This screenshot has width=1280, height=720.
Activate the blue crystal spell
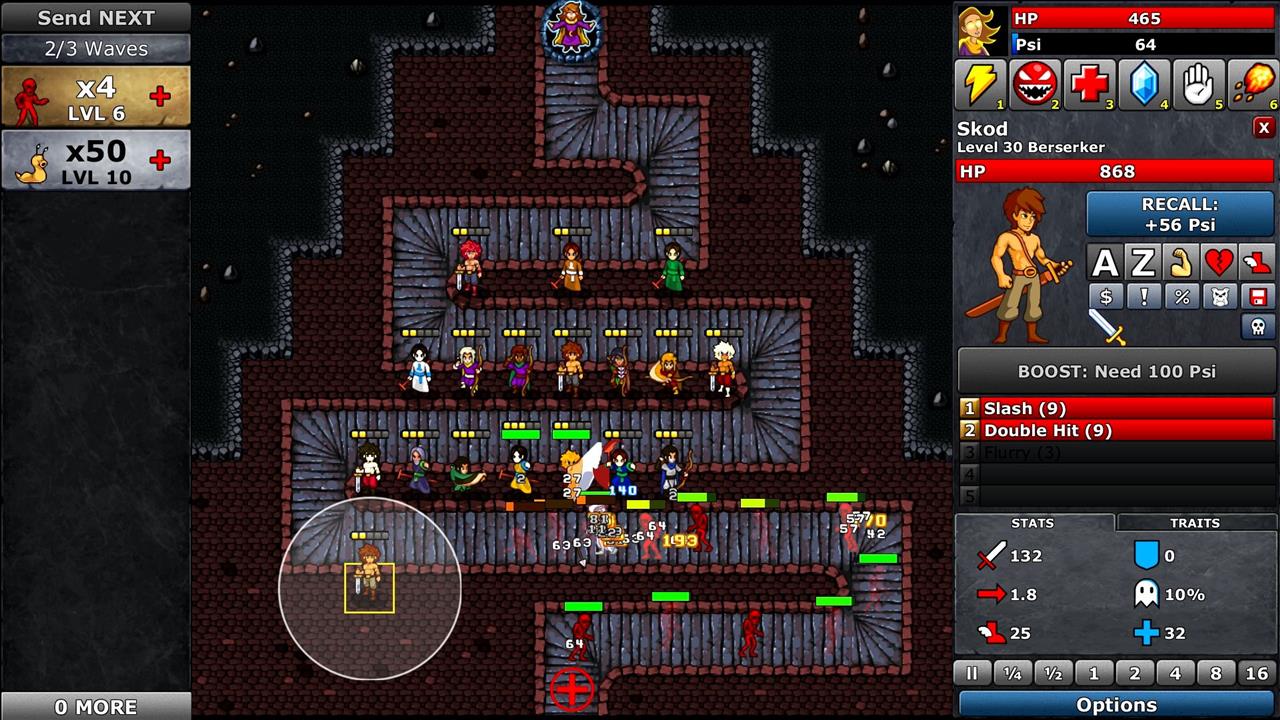pyautogui.click(x=1144, y=85)
